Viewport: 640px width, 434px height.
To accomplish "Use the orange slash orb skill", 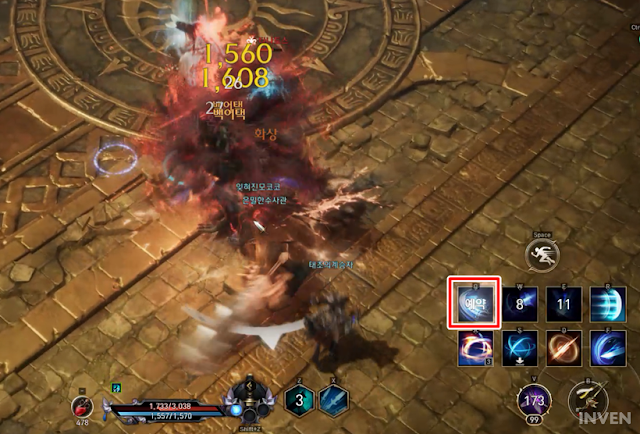I will (563, 347).
